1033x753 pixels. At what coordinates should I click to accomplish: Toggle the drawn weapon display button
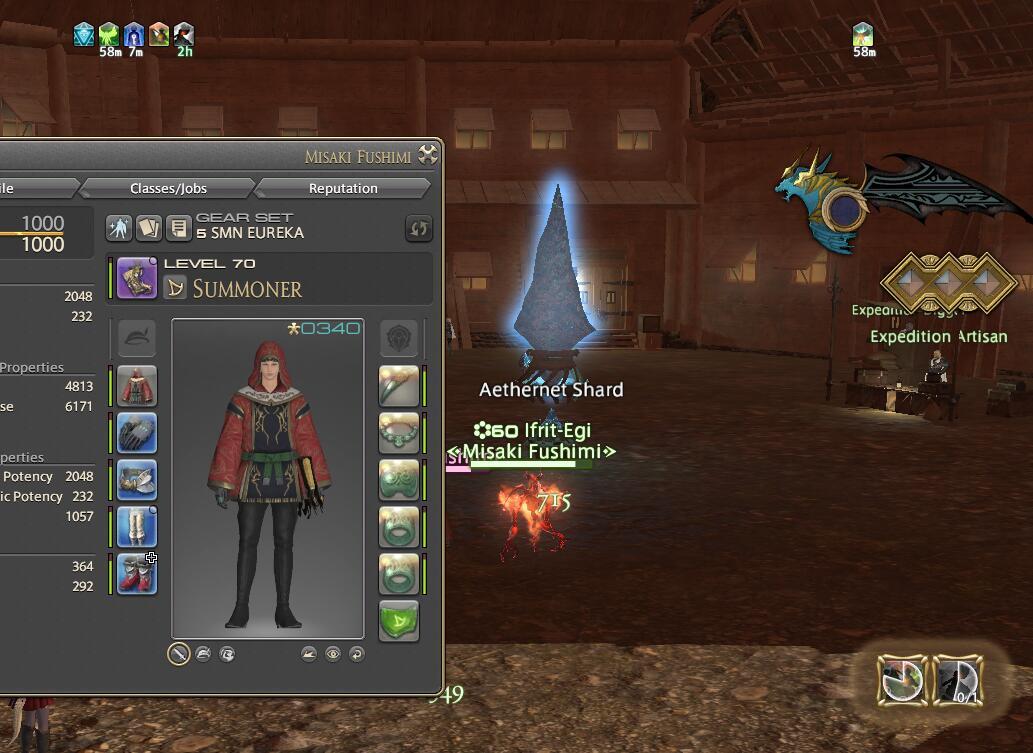[x=178, y=654]
